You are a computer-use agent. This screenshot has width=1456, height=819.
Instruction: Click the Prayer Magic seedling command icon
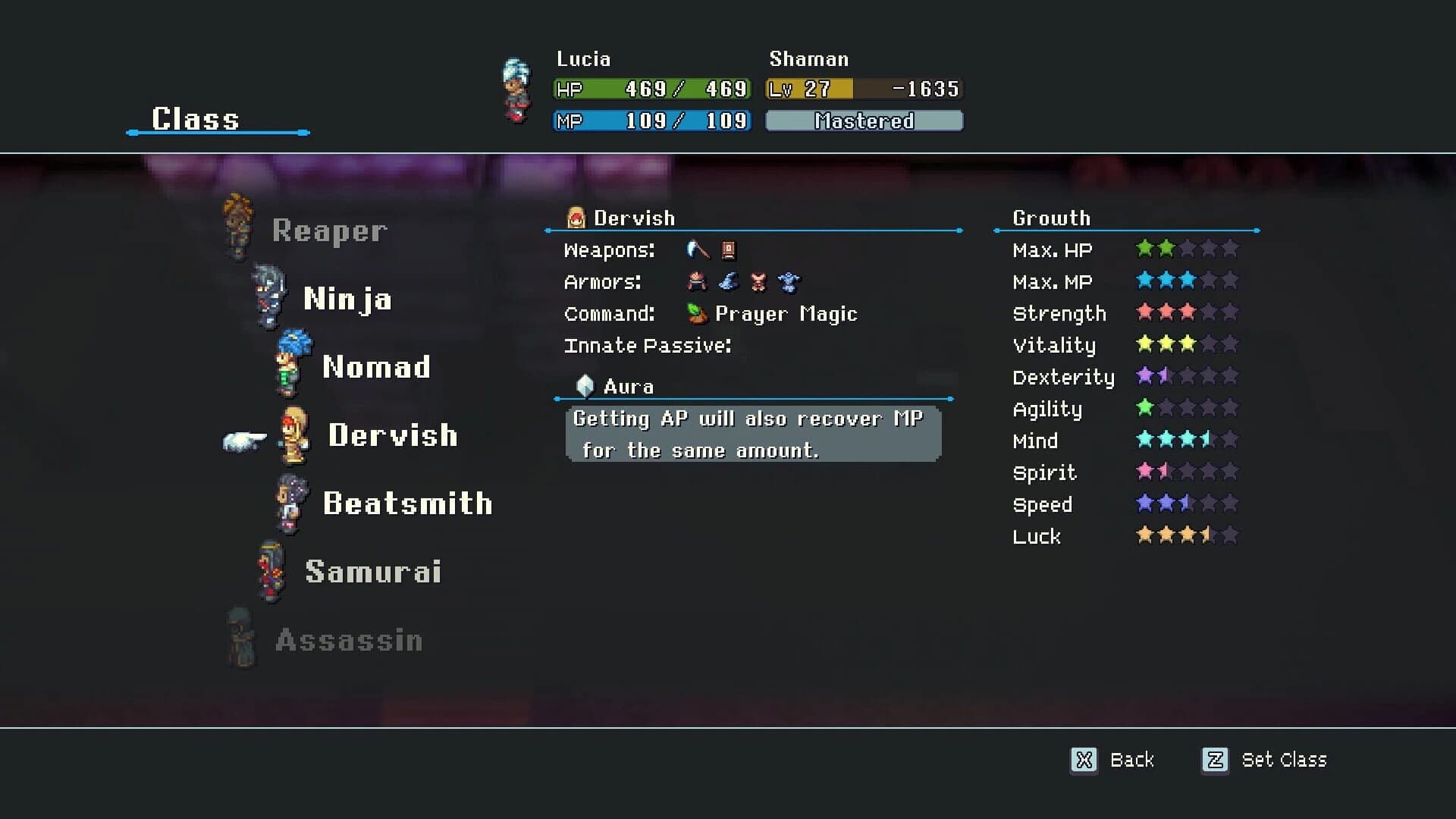(x=698, y=313)
